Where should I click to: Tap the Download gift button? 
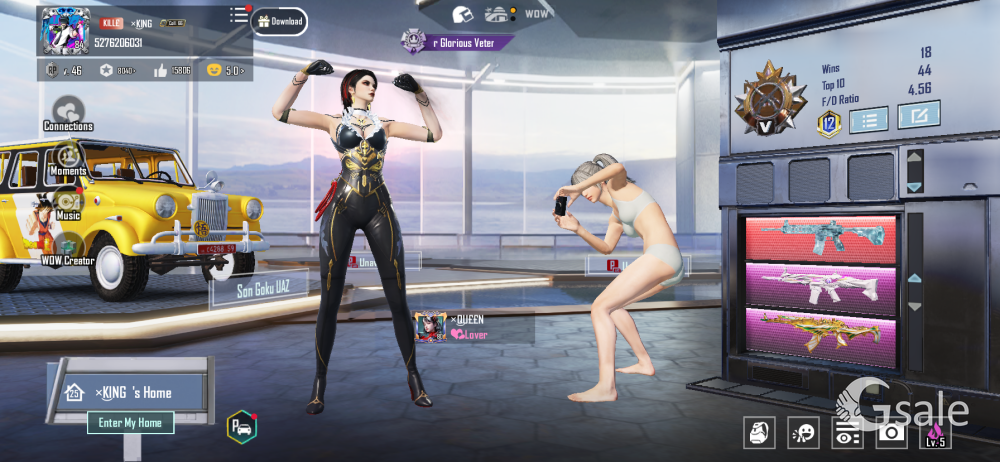pyautogui.click(x=279, y=21)
